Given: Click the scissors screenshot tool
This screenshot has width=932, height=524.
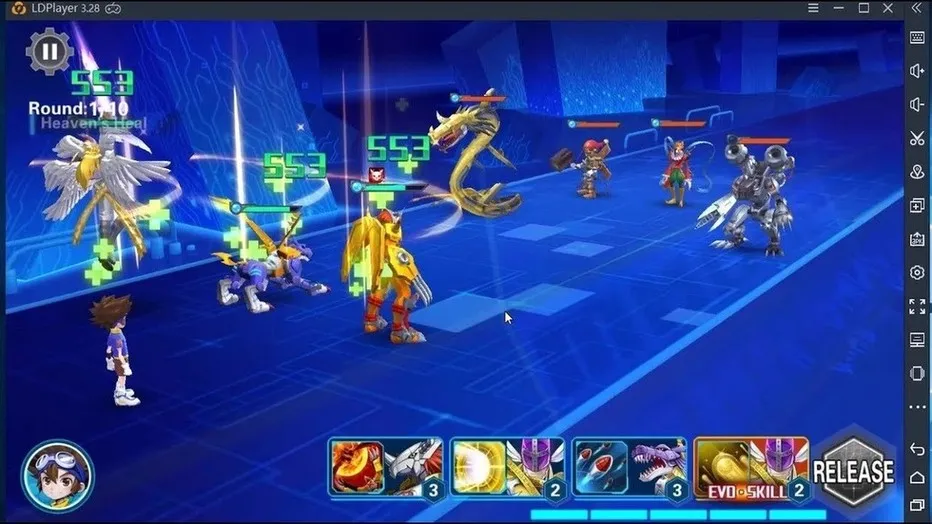Looking at the screenshot, I should [x=917, y=138].
